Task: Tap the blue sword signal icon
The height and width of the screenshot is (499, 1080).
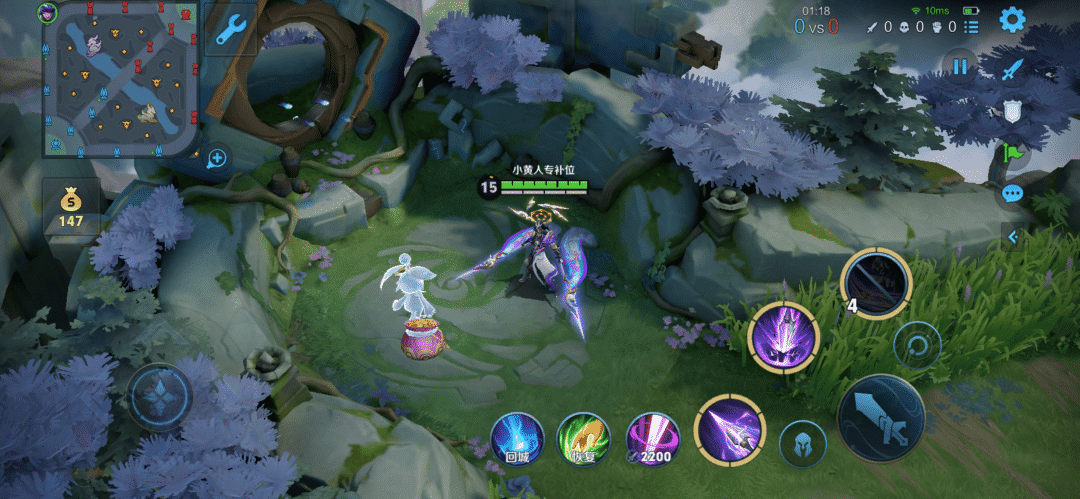Action: point(1013,70)
